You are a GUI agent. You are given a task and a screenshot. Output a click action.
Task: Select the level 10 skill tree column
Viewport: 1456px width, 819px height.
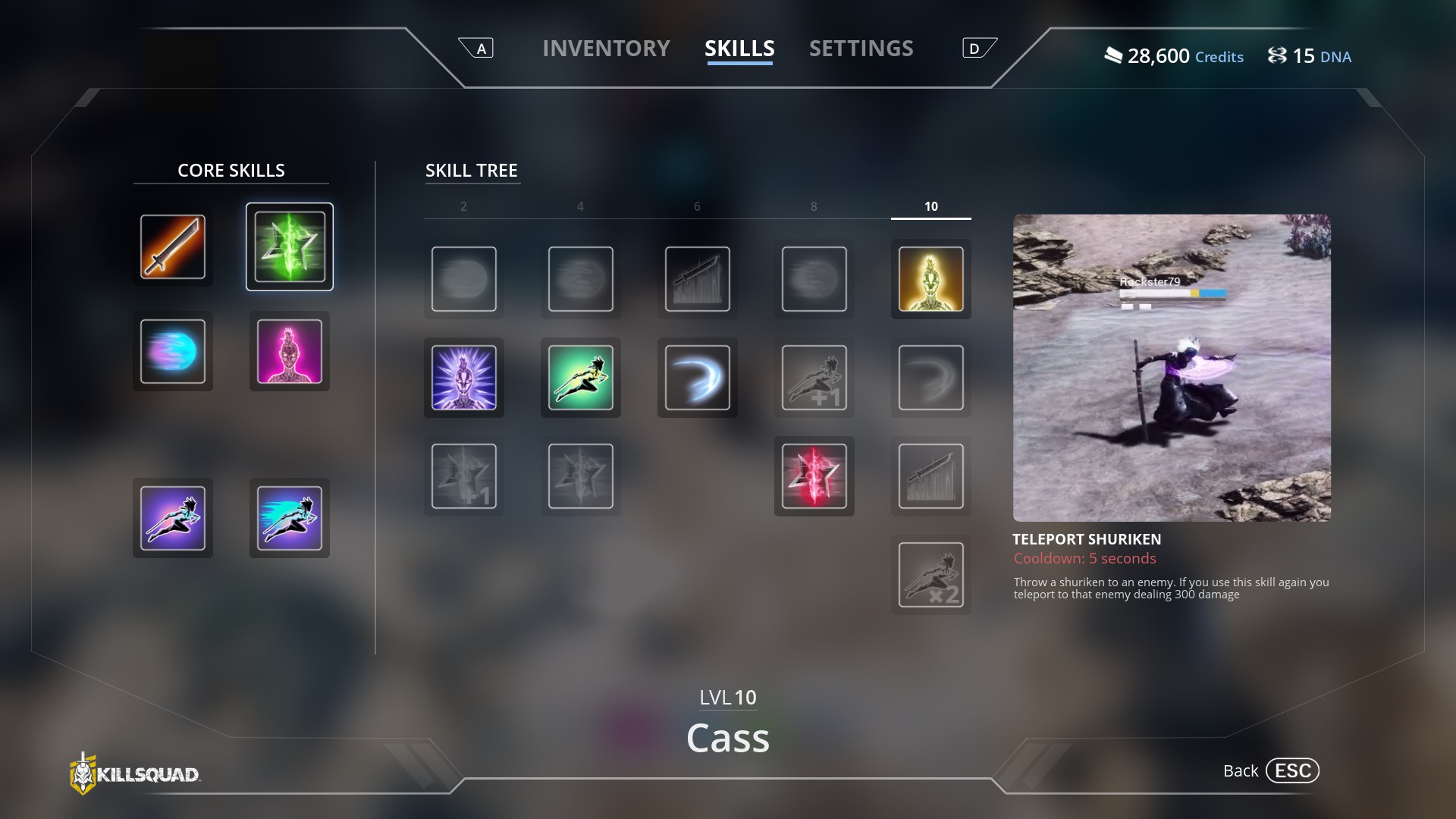(930, 206)
